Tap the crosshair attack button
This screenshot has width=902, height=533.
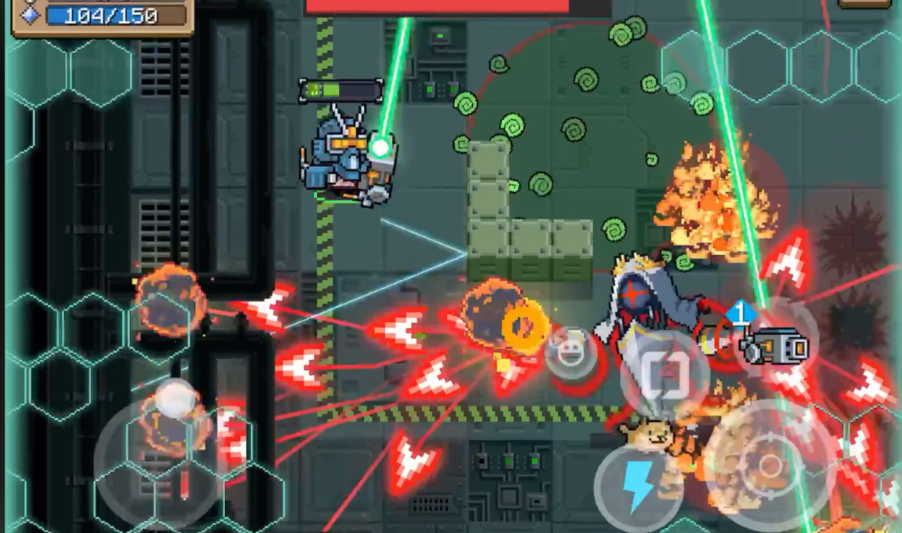point(769,465)
